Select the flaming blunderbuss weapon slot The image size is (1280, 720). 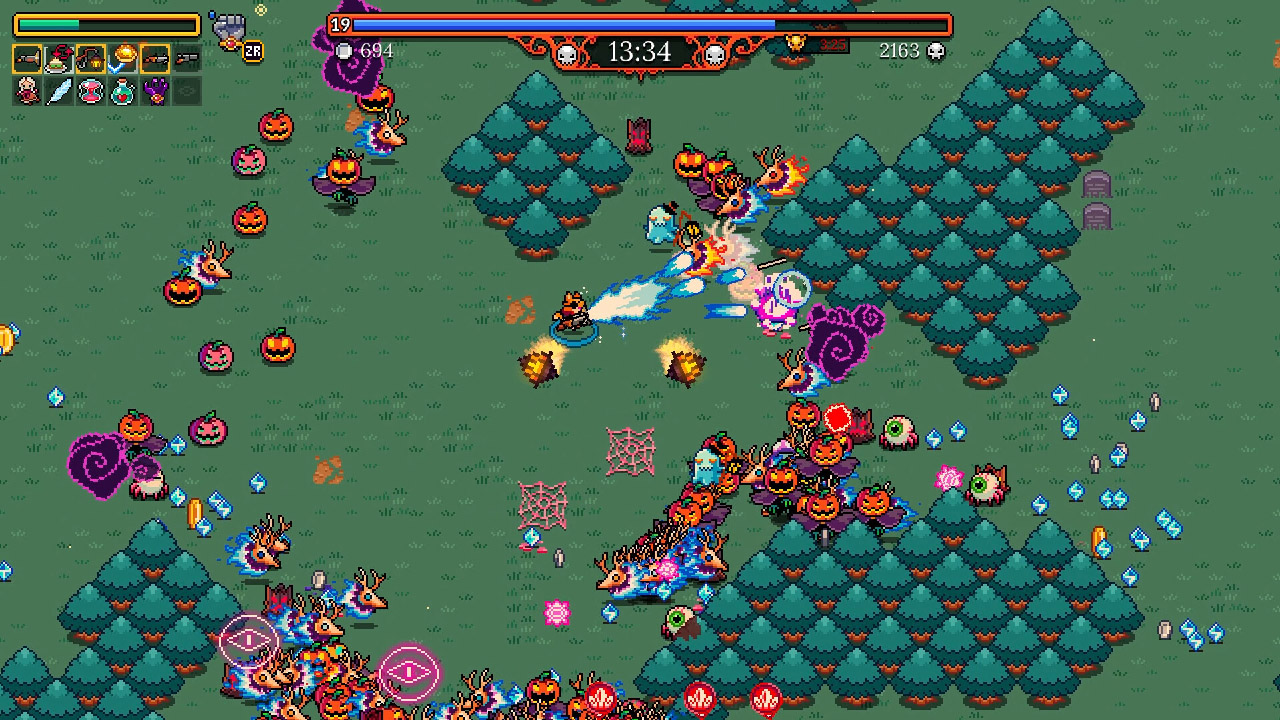27,58
